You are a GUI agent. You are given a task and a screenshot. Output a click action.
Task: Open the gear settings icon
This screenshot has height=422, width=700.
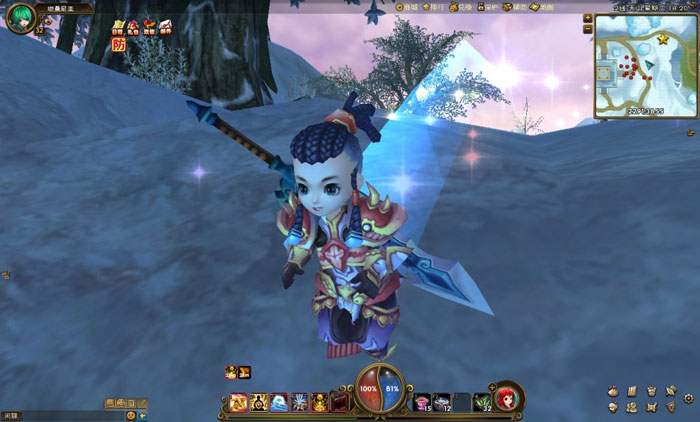689,398
